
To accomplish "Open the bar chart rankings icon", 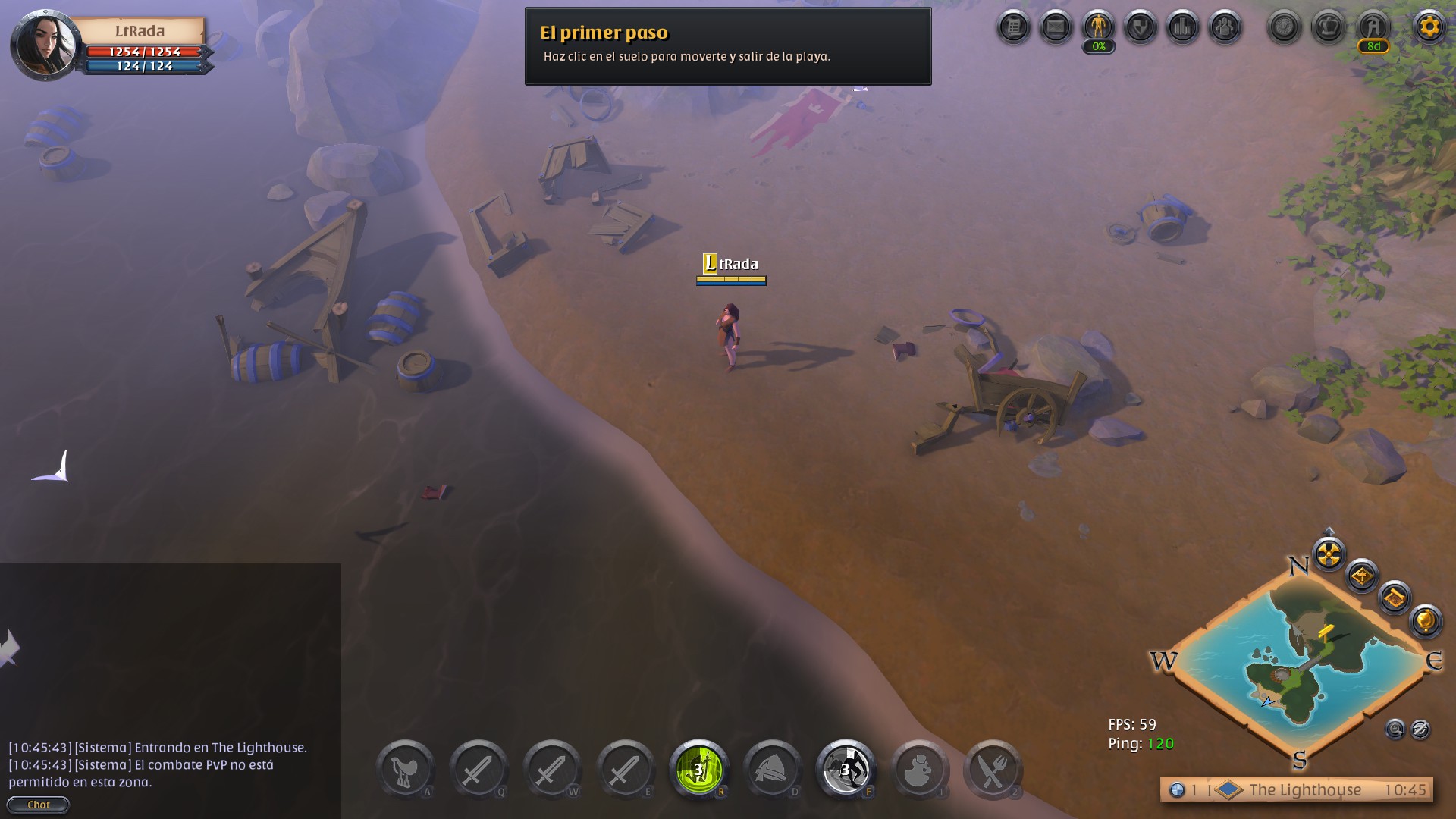I will pyautogui.click(x=1183, y=28).
